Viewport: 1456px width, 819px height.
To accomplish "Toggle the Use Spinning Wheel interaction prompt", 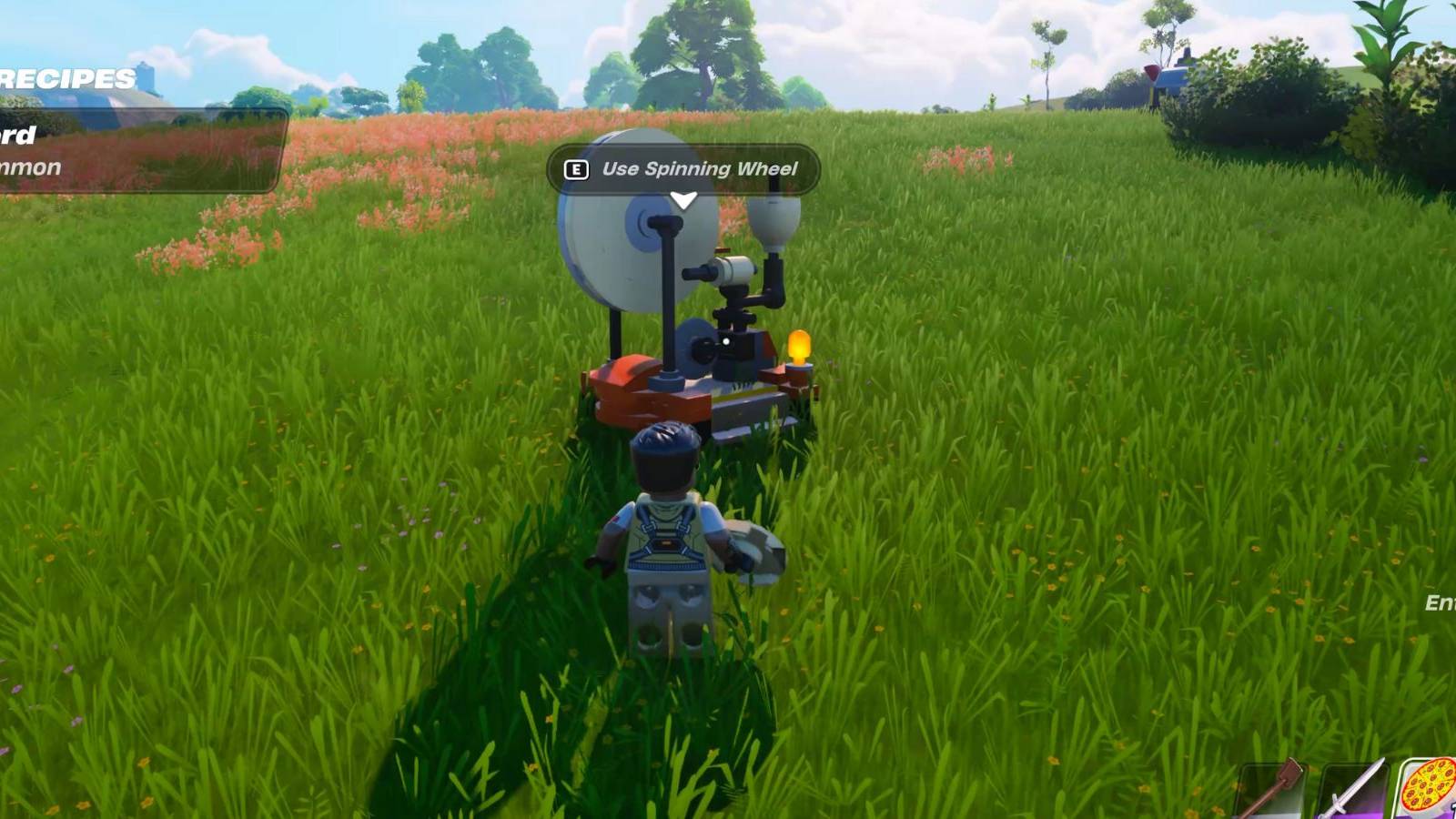I will (685, 169).
